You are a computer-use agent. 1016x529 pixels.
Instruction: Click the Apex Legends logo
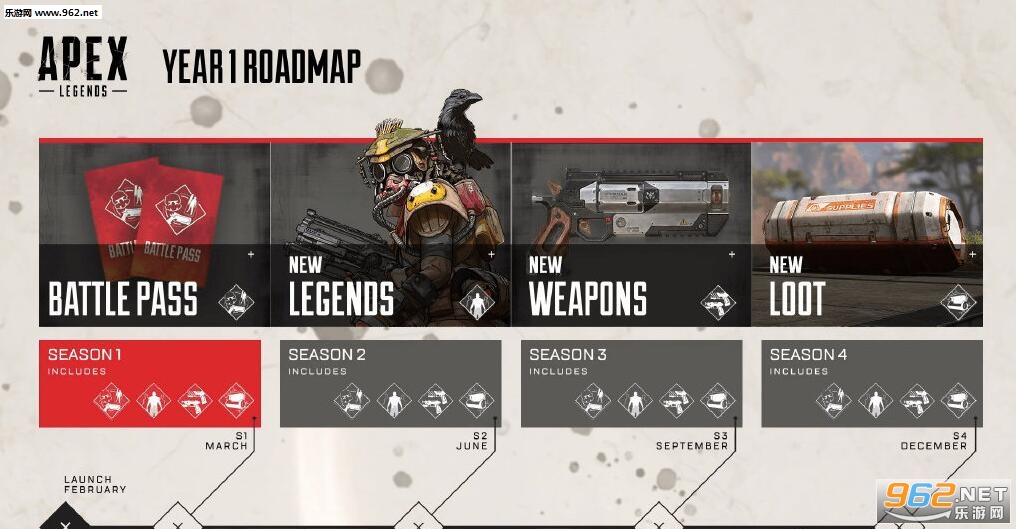tap(83, 67)
